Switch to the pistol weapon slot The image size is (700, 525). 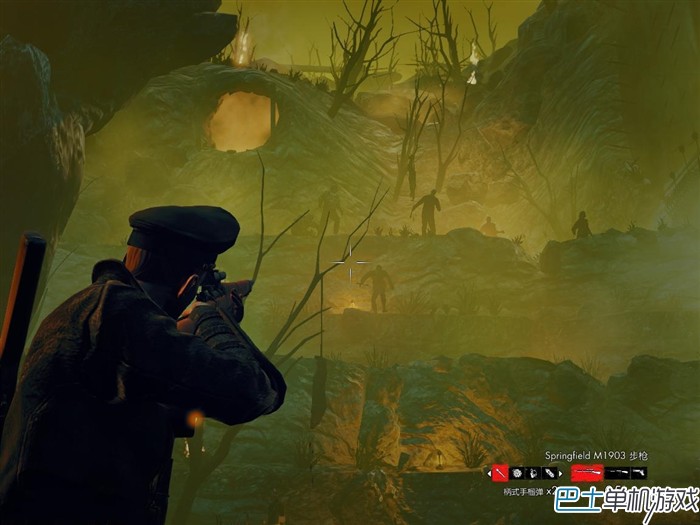[x=638, y=472]
